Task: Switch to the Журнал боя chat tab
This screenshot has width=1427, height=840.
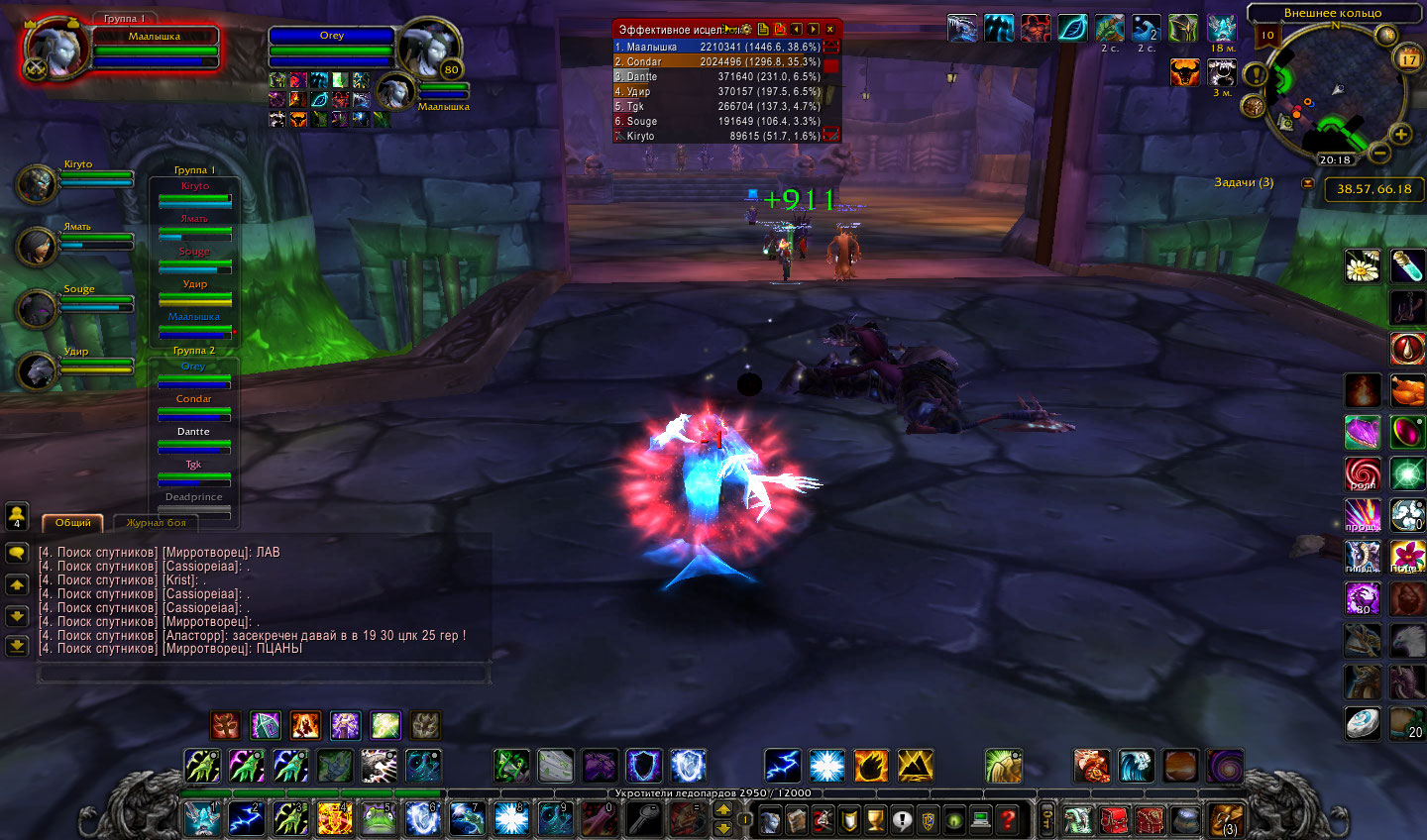Action: tap(156, 523)
